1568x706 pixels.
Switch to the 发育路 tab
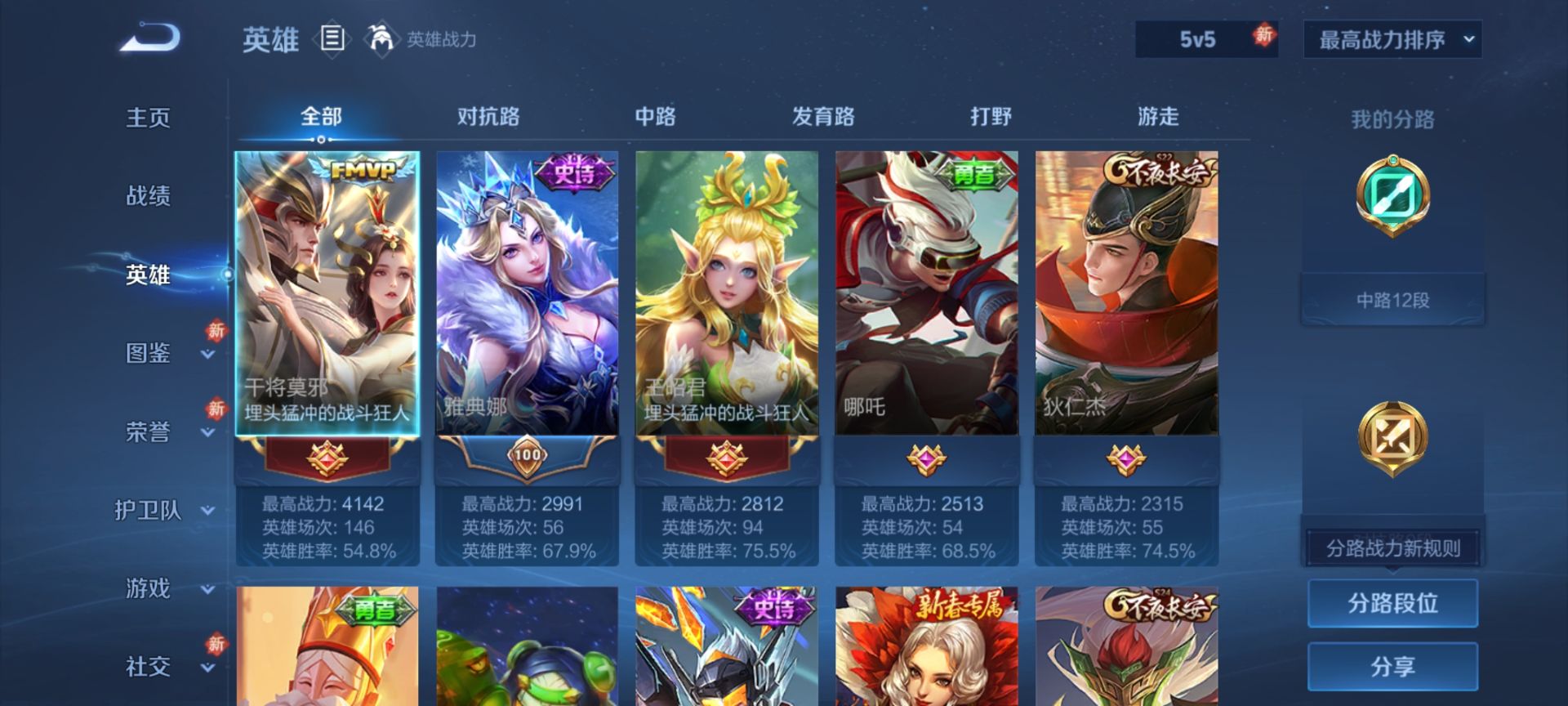pyautogui.click(x=823, y=117)
